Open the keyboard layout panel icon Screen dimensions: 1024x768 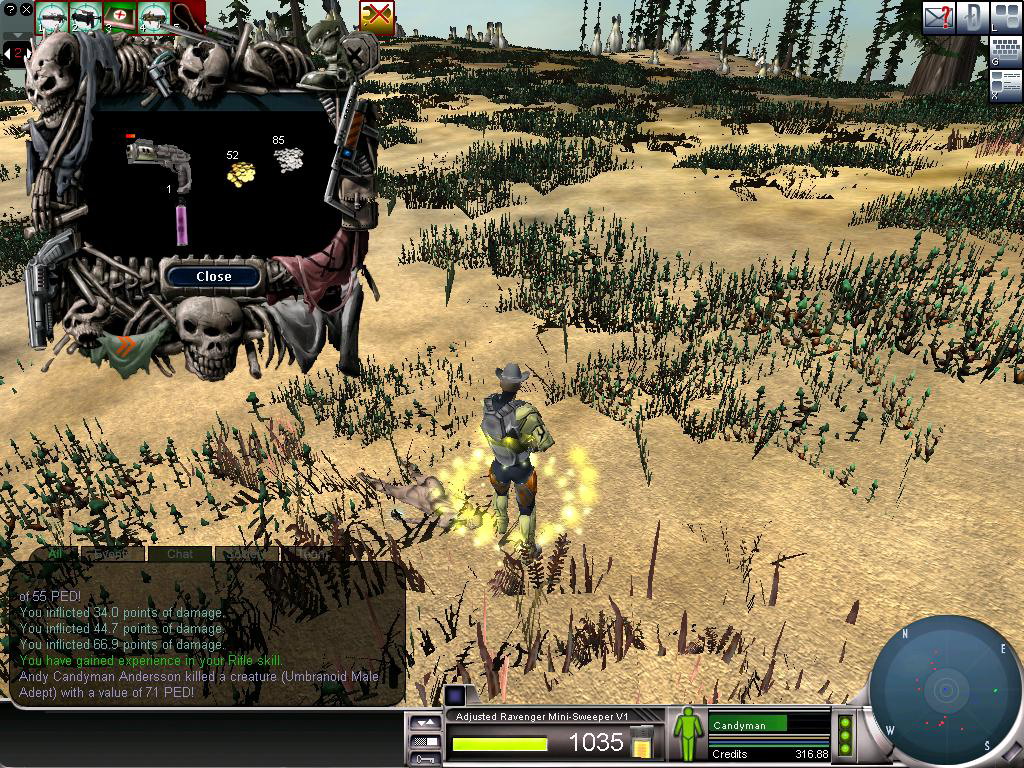[x=1004, y=50]
